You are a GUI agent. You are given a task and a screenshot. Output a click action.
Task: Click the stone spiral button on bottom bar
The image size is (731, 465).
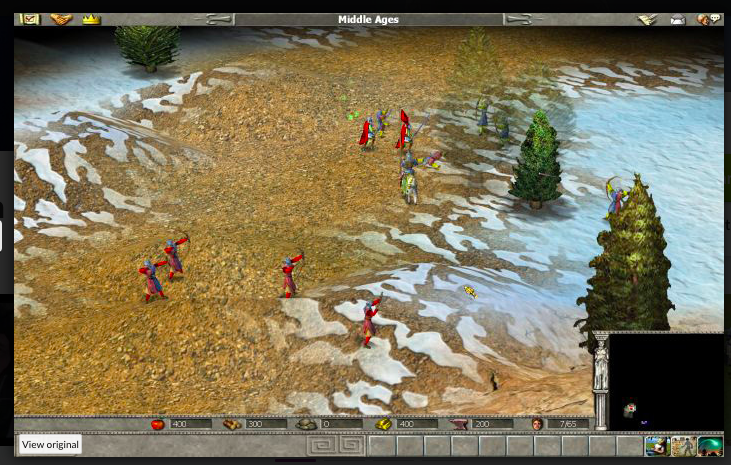330,445
